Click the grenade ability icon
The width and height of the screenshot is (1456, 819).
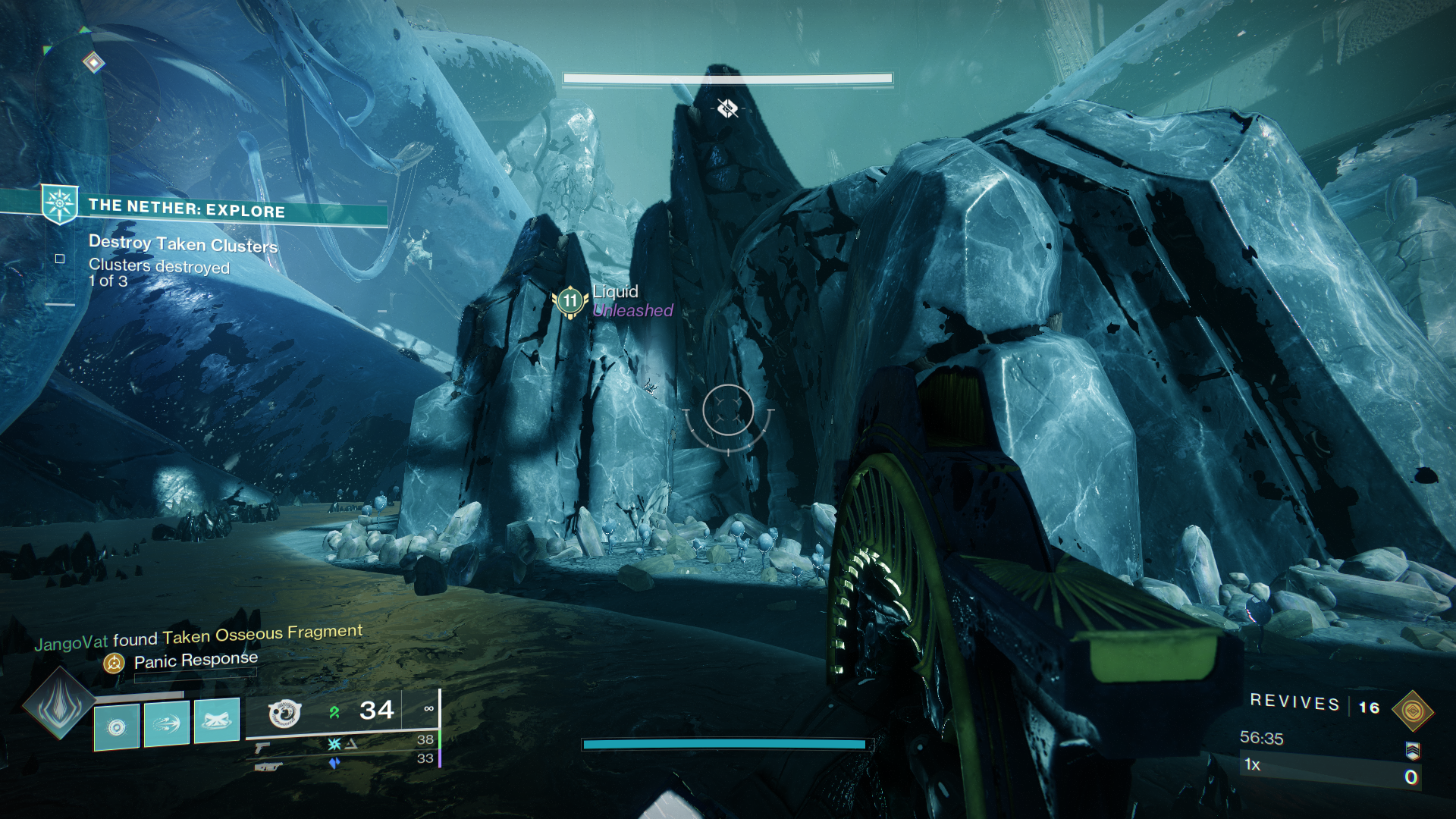point(218,722)
